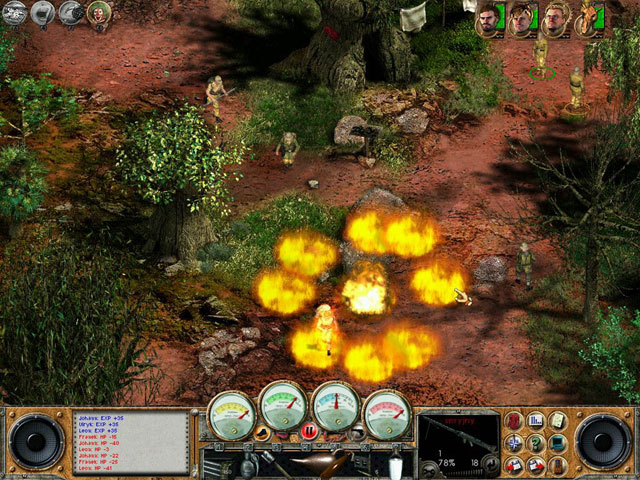This screenshot has width=640, height=480.
Task: Select the giraffe portrait
Action: (x=587, y=18)
